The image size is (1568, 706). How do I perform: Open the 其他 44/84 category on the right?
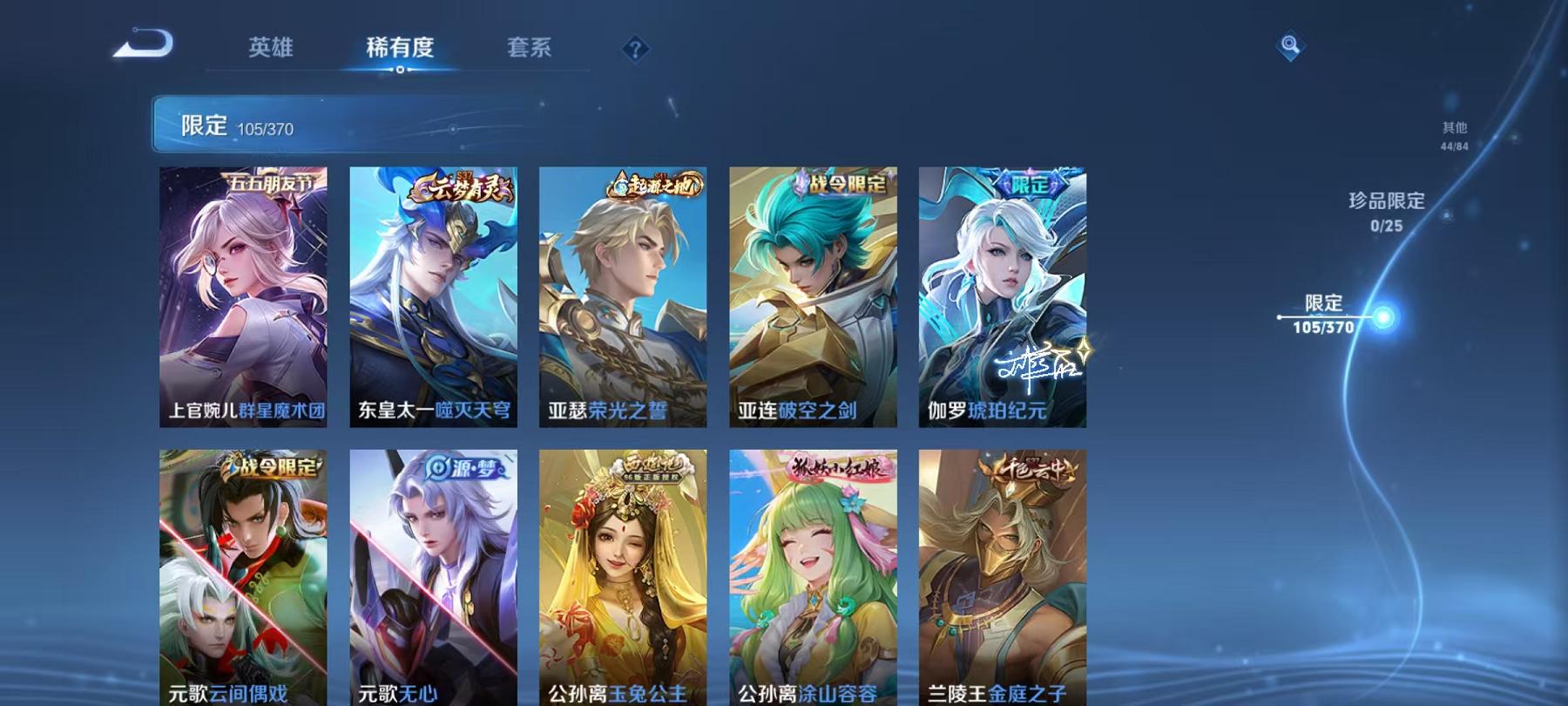(x=1453, y=135)
